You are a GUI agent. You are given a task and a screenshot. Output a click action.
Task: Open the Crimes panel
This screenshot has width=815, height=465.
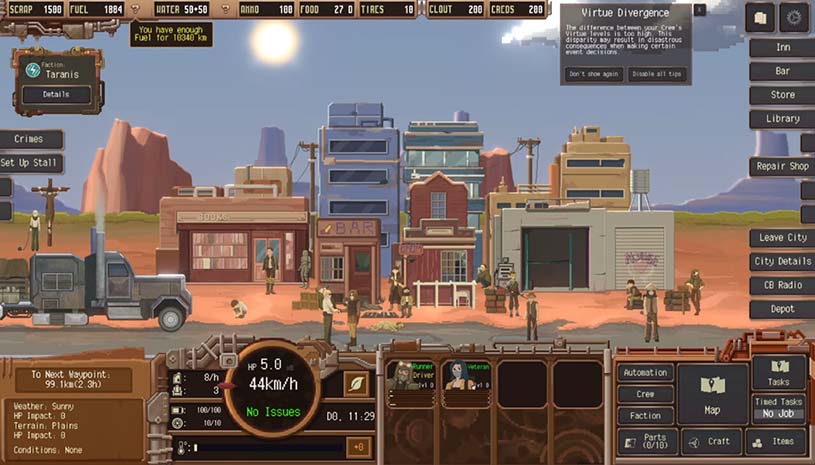(x=30, y=140)
